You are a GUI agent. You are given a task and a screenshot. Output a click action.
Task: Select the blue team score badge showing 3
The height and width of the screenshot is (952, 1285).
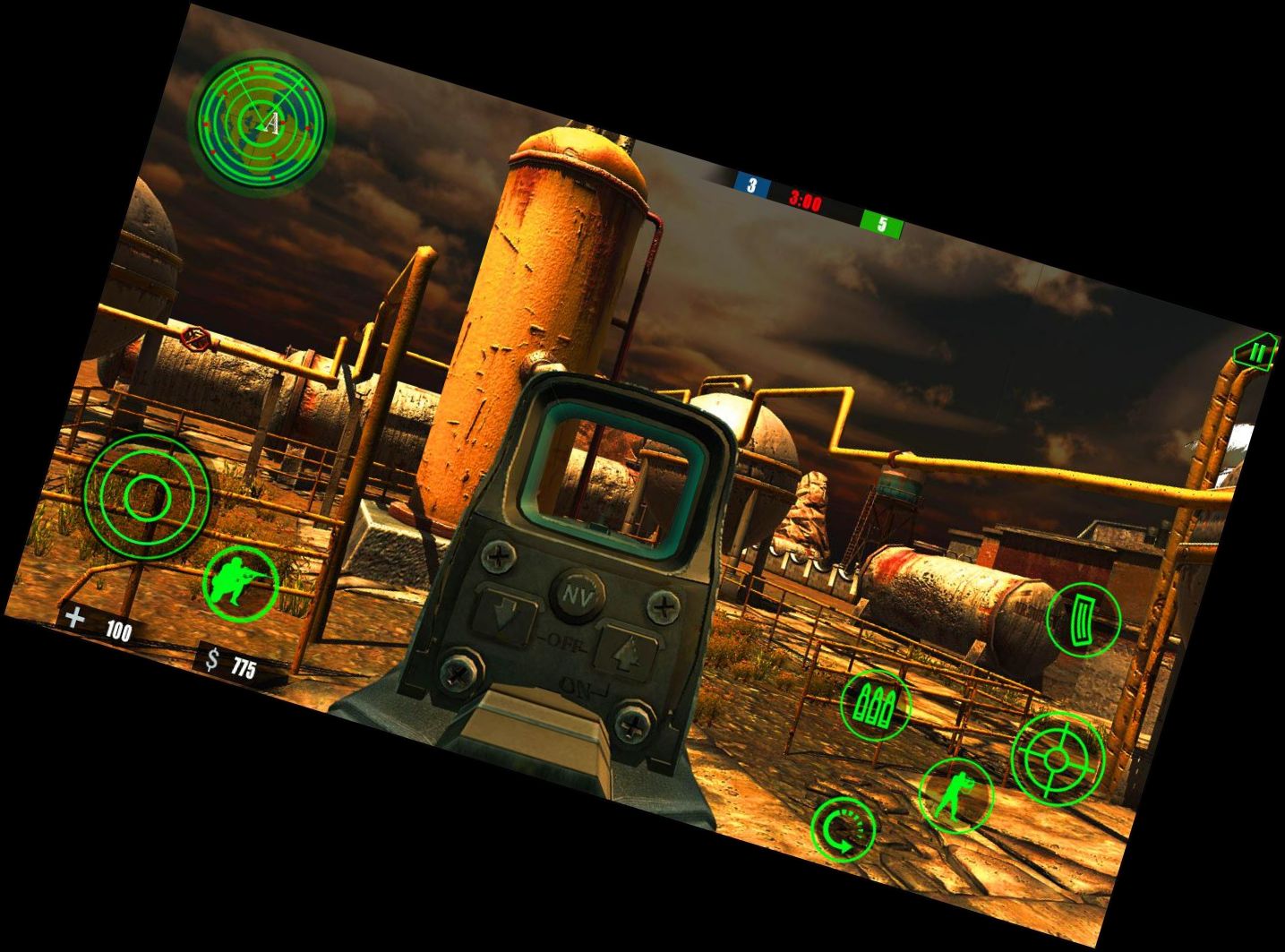tap(750, 185)
